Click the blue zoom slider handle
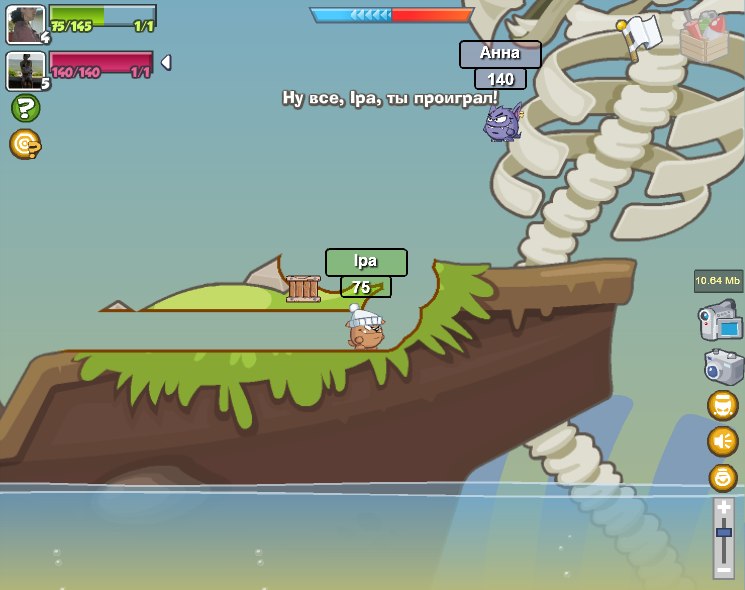The image size is (745, 590). point(724,533)
